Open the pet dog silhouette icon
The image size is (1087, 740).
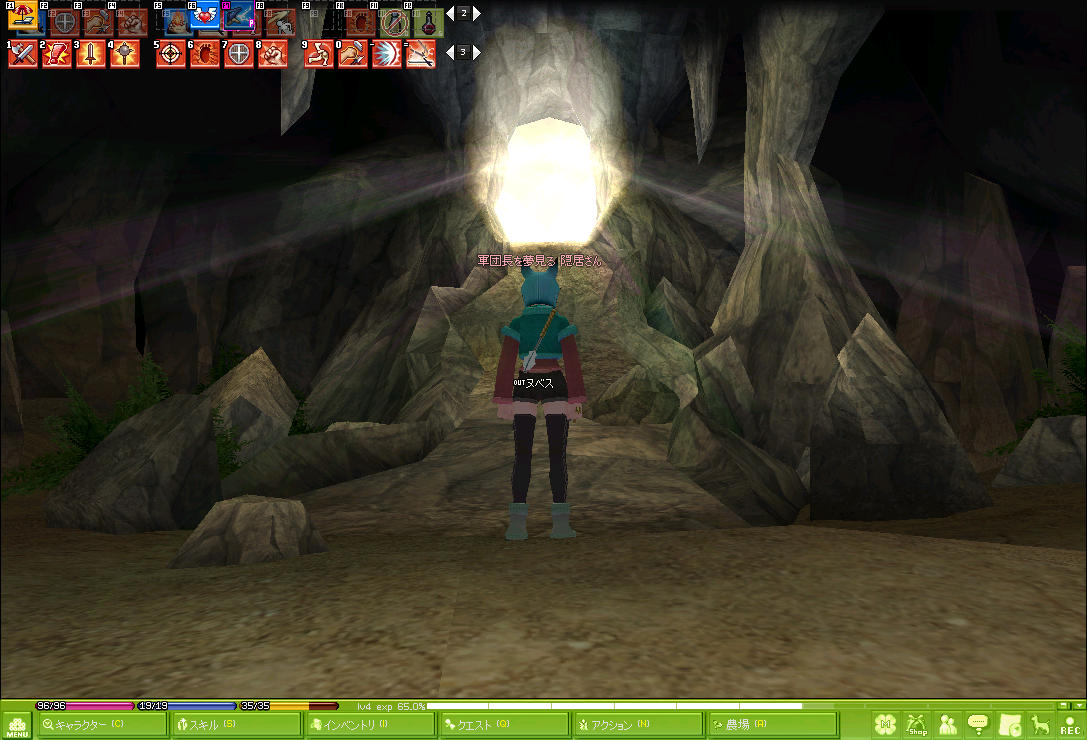tap(1040, 724)
